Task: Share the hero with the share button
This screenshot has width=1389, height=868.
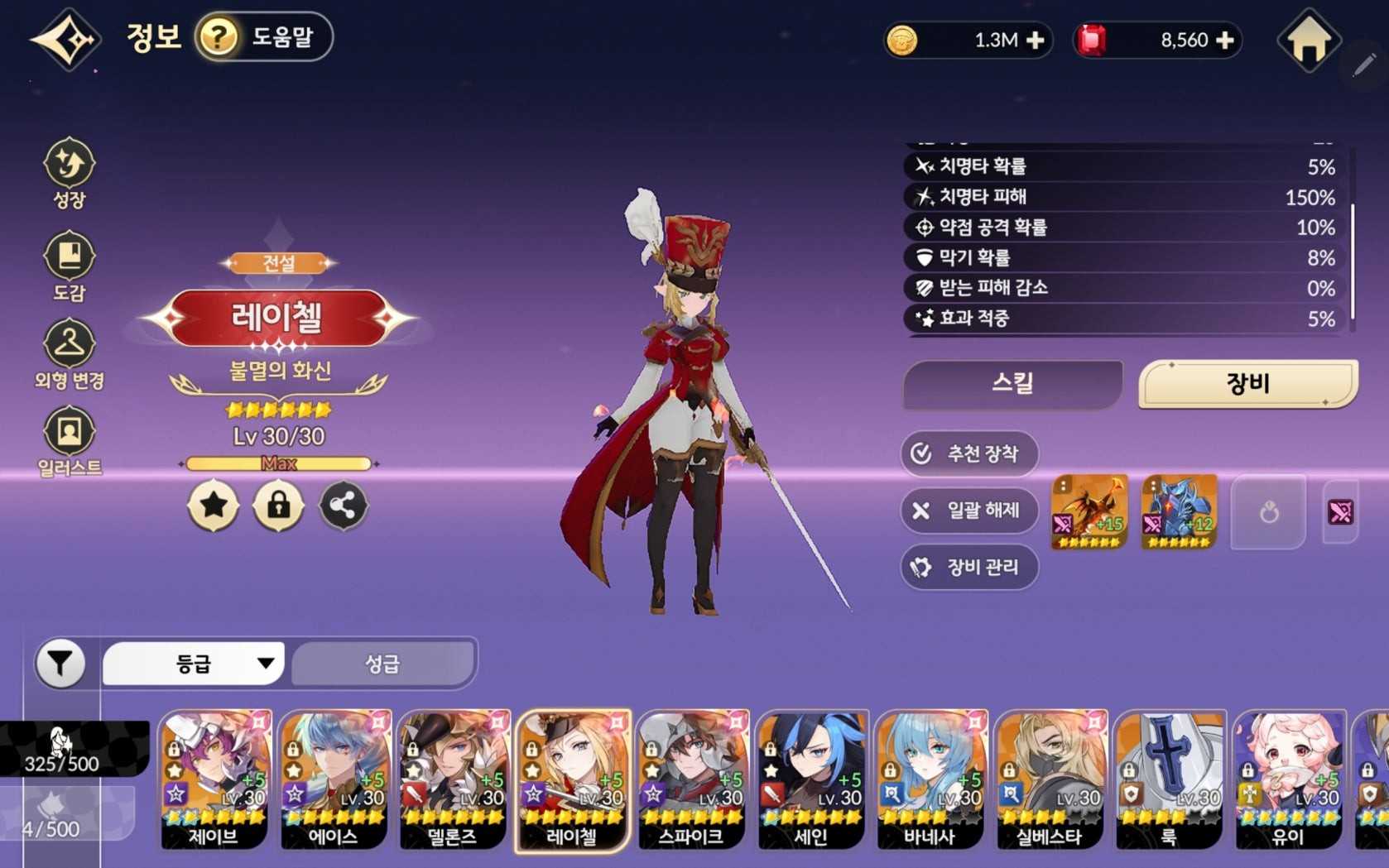Action: 343,506
